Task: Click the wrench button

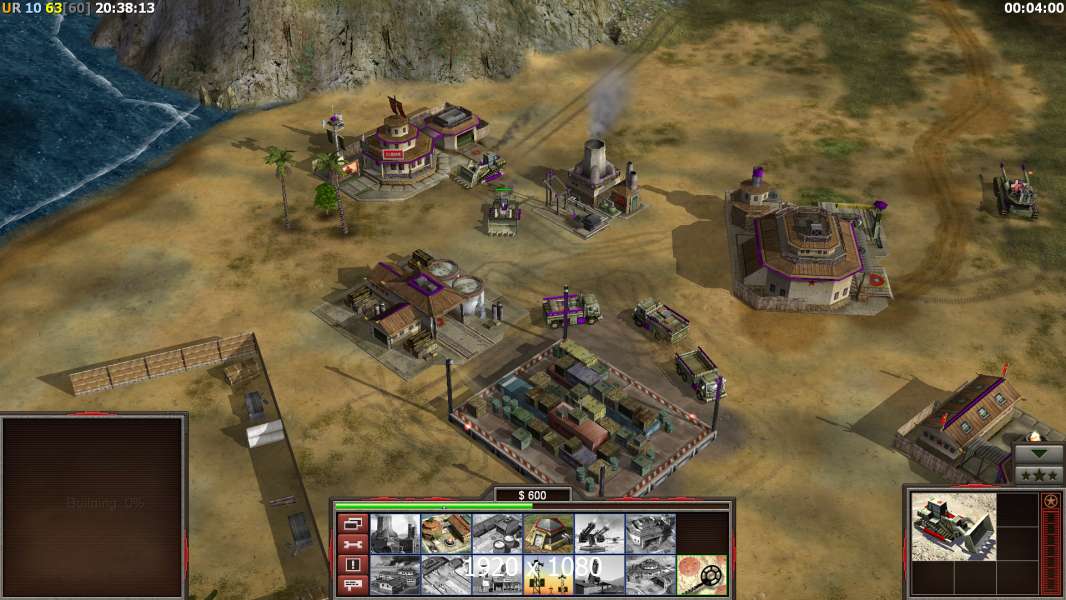Action: (x=352, y=544)
